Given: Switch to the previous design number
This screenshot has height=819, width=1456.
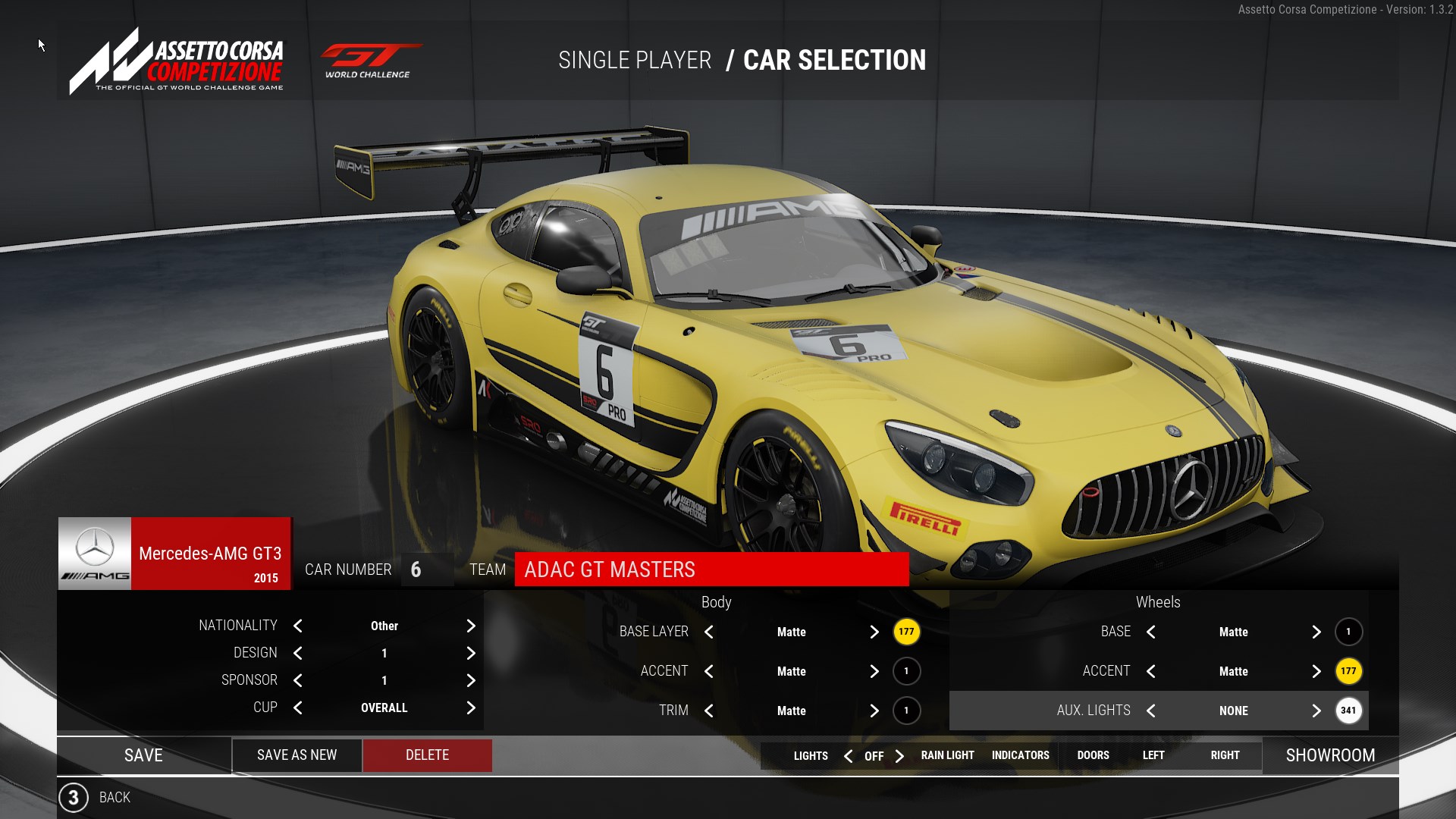Looking at the screenshot, I should point(298,653).
